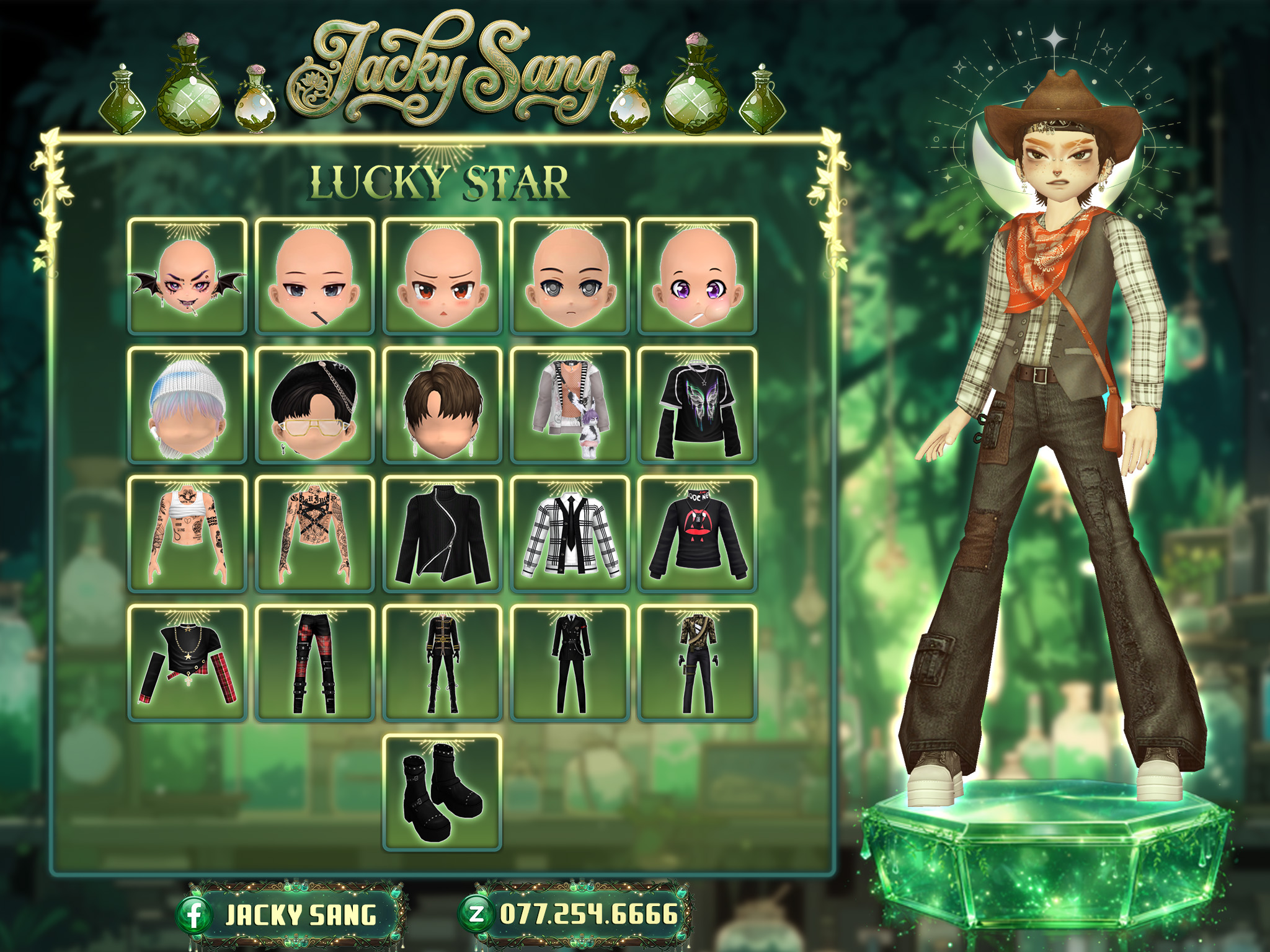The width and height of the screenshot is (1270, 952).
Task: Select the black butterfly print shirt
Action: pos(697,405)
